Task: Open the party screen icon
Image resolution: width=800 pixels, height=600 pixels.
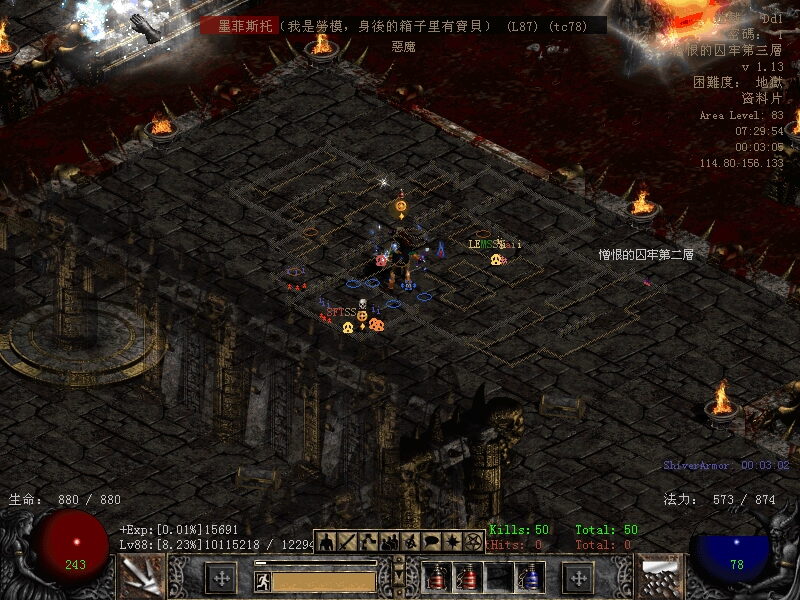Action: [x=389, y=542]
